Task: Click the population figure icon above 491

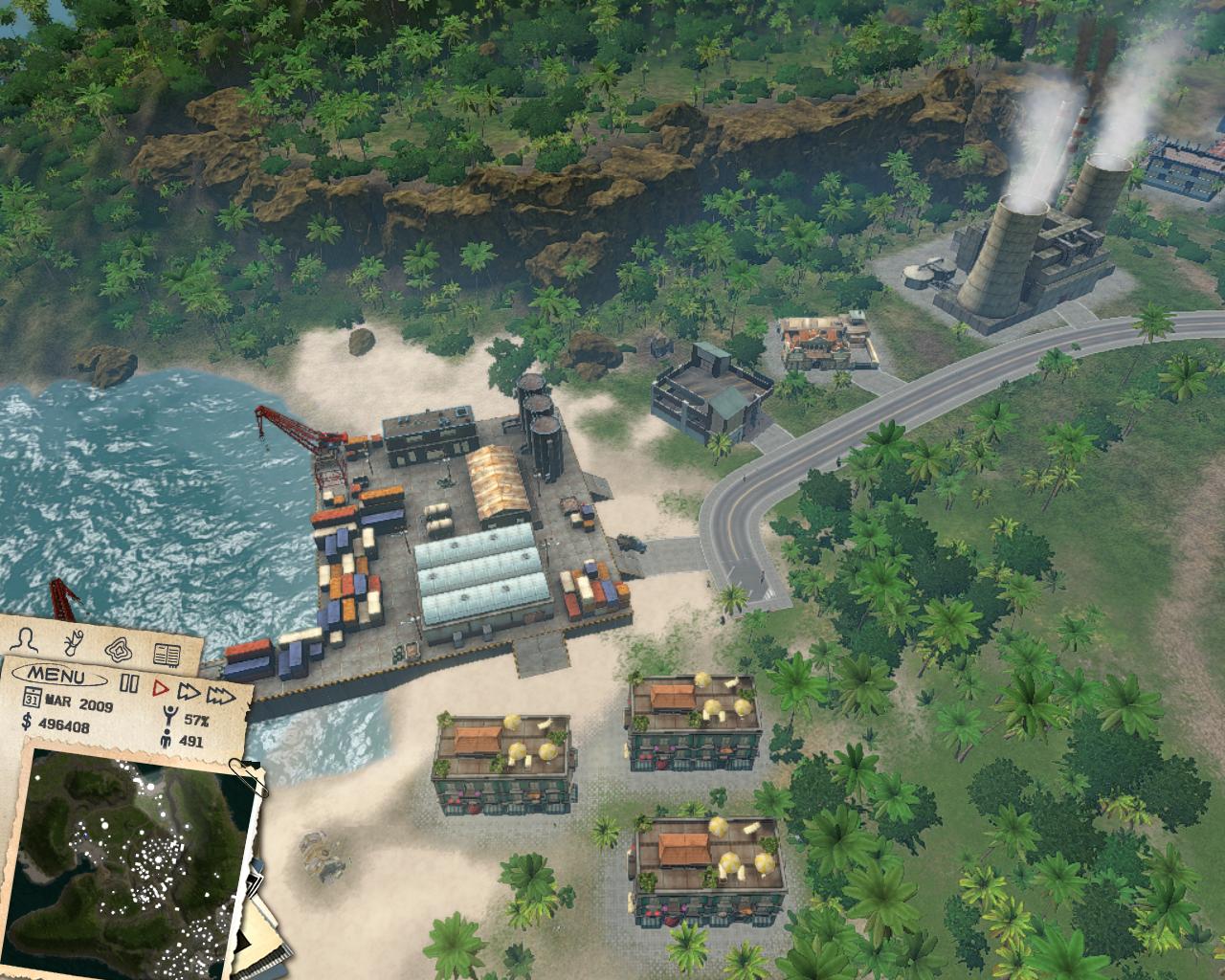Action: 166,738
